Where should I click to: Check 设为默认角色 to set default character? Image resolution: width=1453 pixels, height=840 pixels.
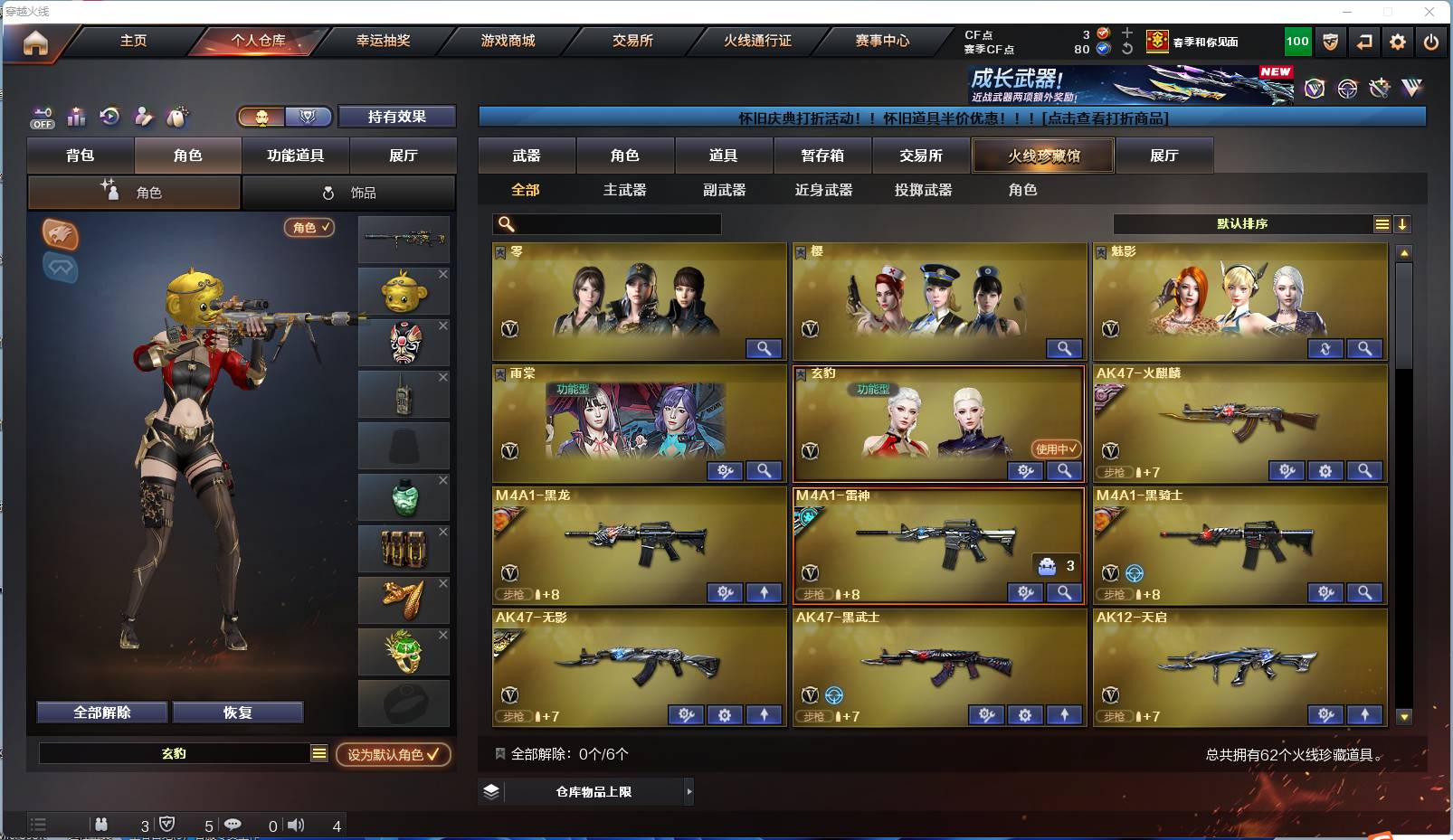394,756
